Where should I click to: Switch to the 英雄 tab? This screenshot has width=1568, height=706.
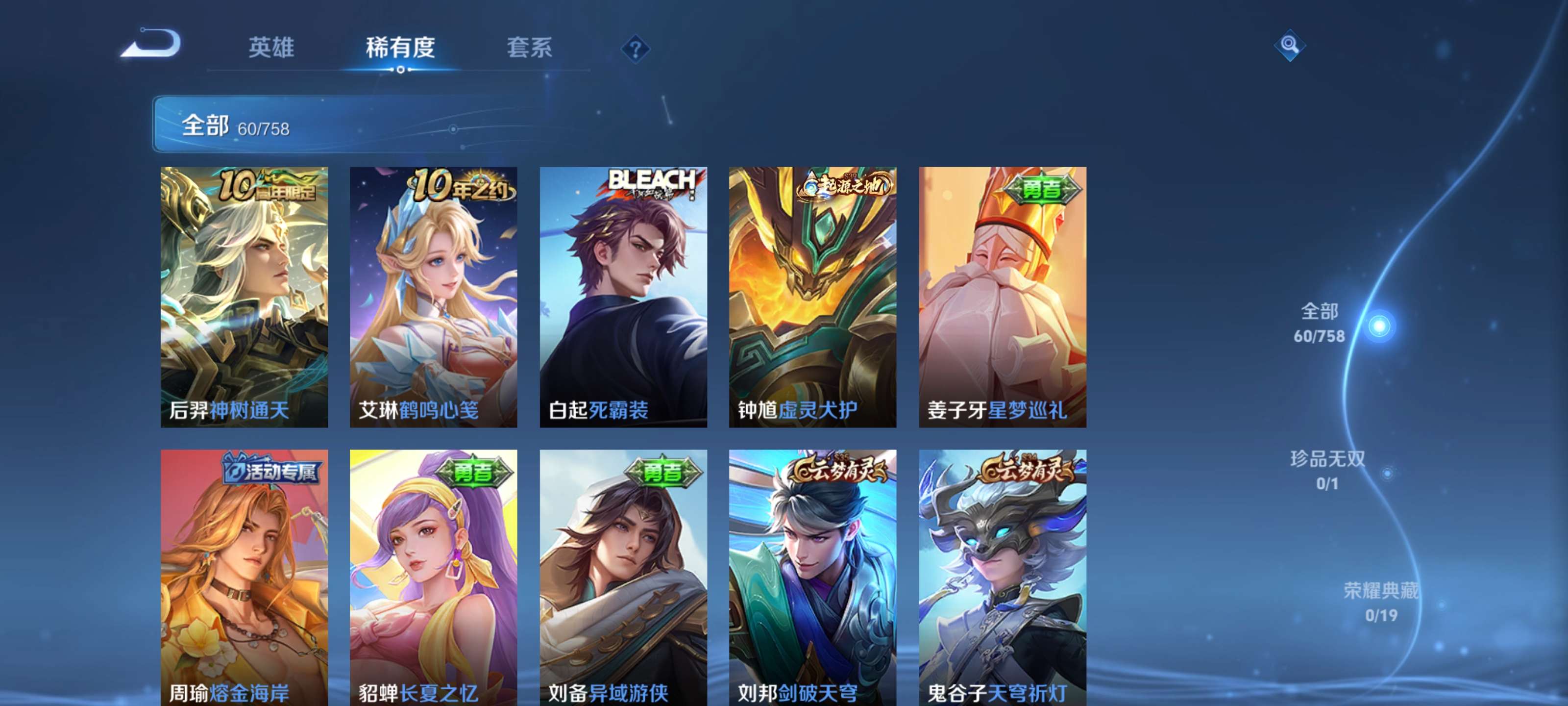(x=271, y=49)
